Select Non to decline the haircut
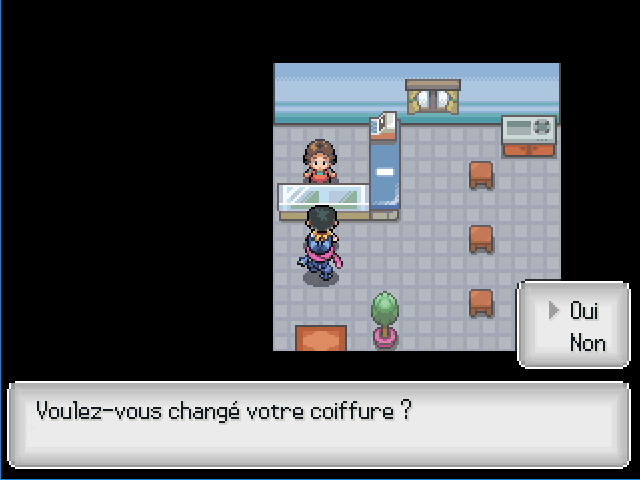Screen dimensions: 640x480 (587, 343)
